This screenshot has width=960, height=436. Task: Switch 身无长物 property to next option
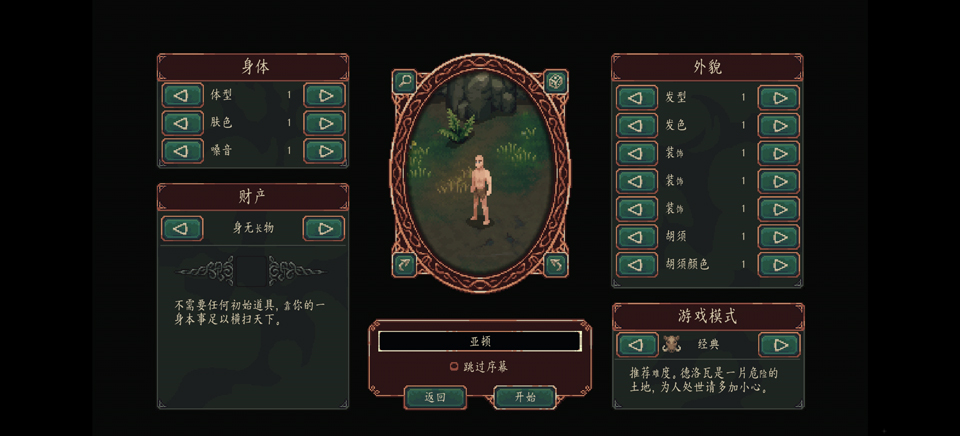(324, 228)
